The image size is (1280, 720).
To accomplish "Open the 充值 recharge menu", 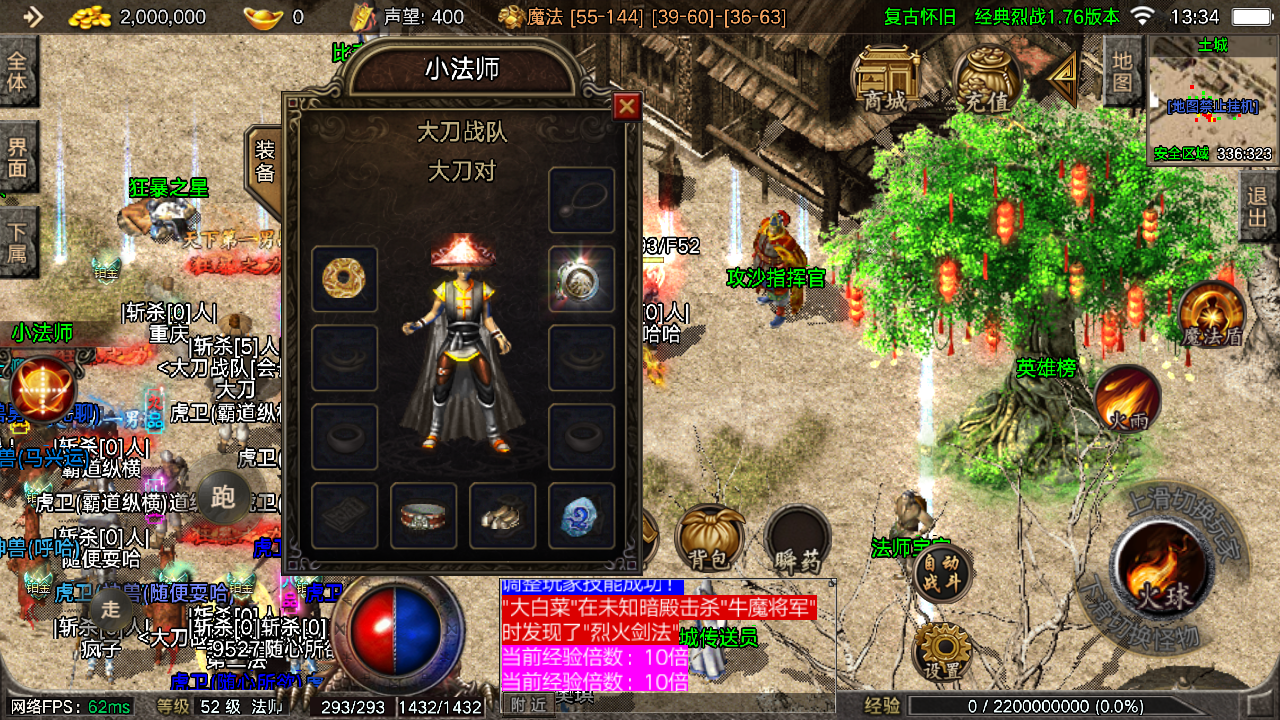I will [x=987, y=80].
